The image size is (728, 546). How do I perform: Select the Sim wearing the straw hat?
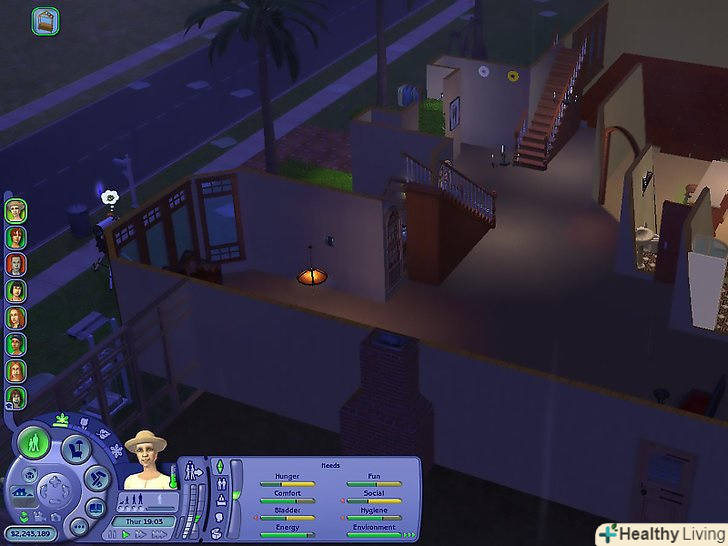click(16, 211)
